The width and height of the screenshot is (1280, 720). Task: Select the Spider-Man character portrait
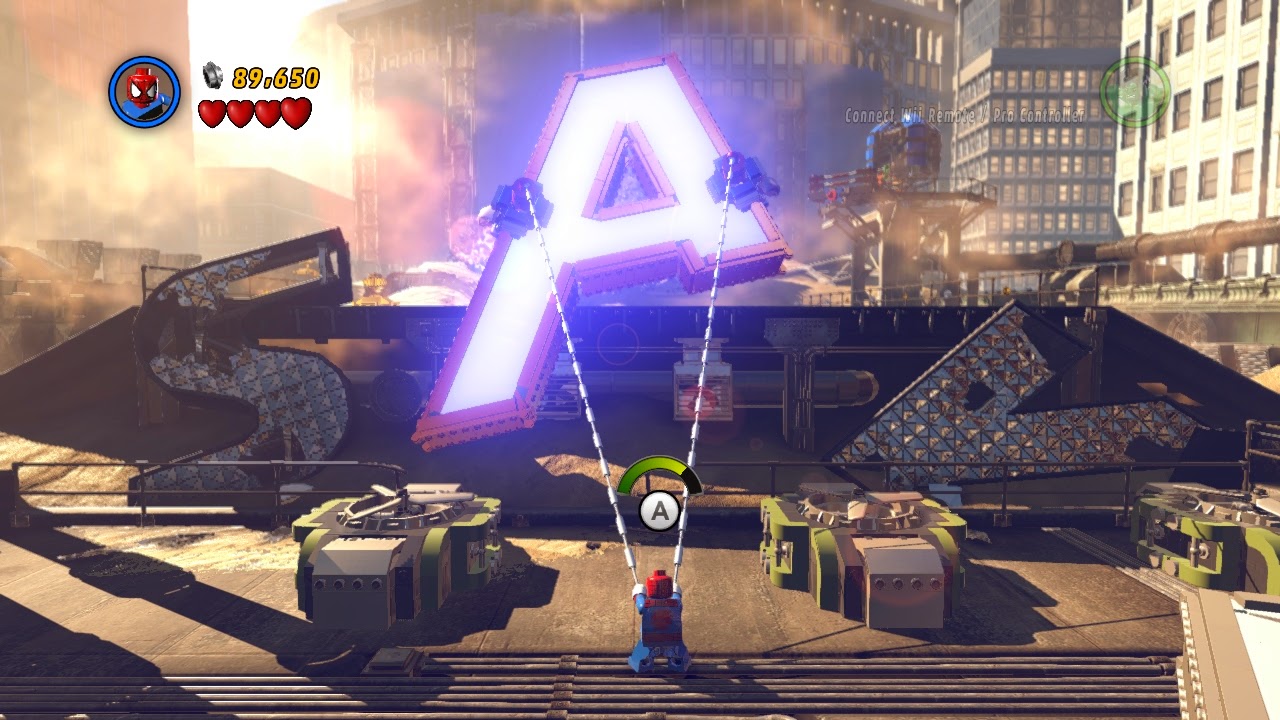(x=144, y=92)
